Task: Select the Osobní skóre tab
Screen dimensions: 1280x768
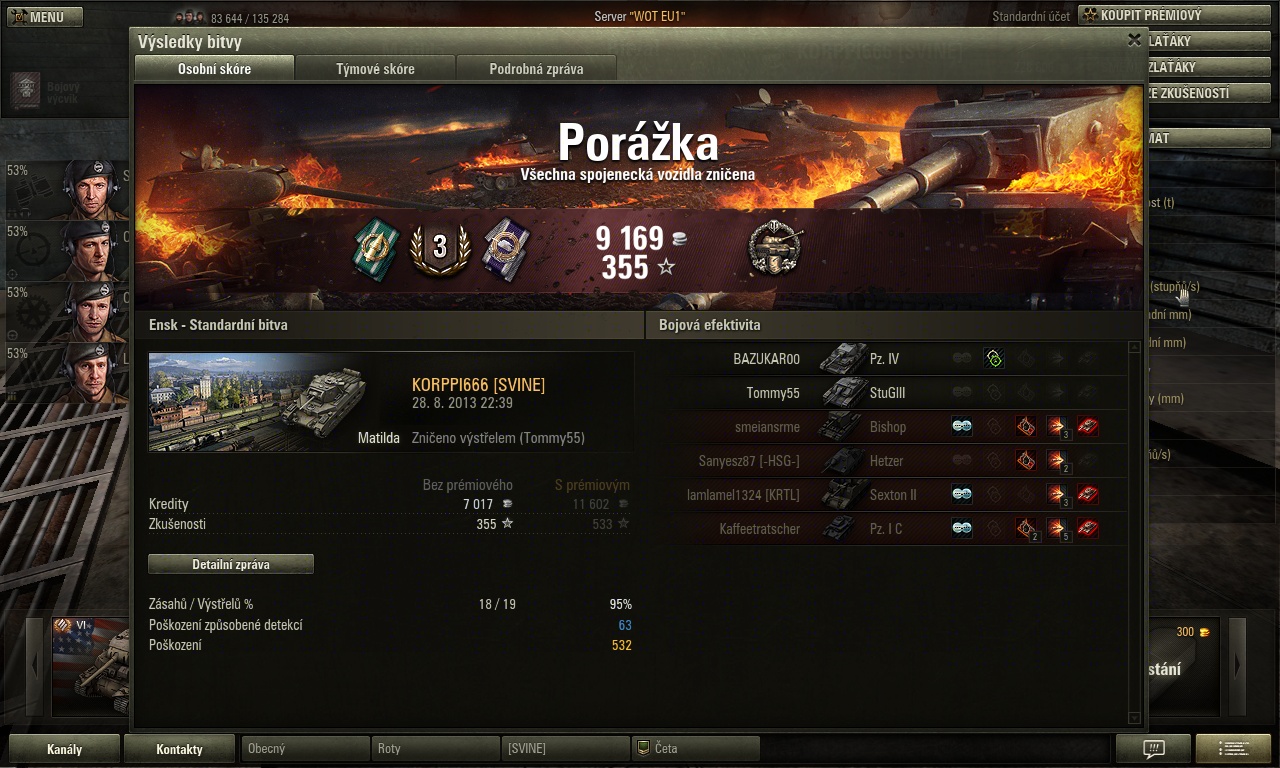Action: coord(214,69)
